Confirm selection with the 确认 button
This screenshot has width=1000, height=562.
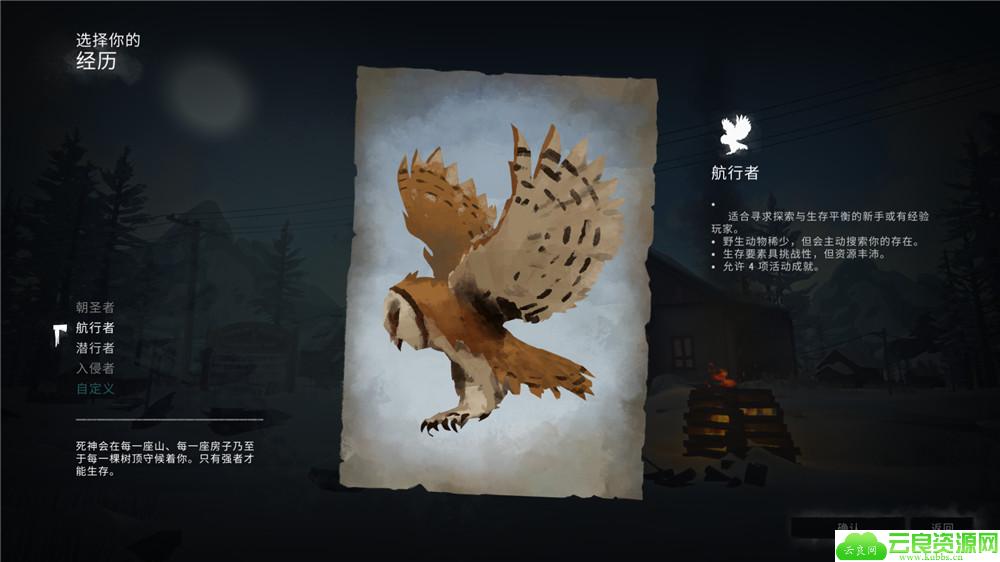(x=847, y=527)
